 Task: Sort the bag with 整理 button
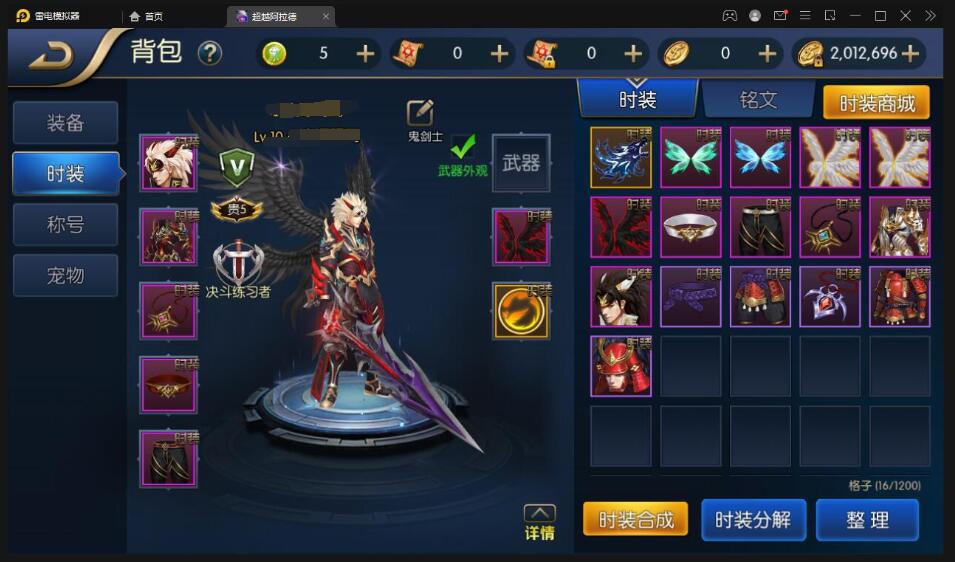coord(867,520)
